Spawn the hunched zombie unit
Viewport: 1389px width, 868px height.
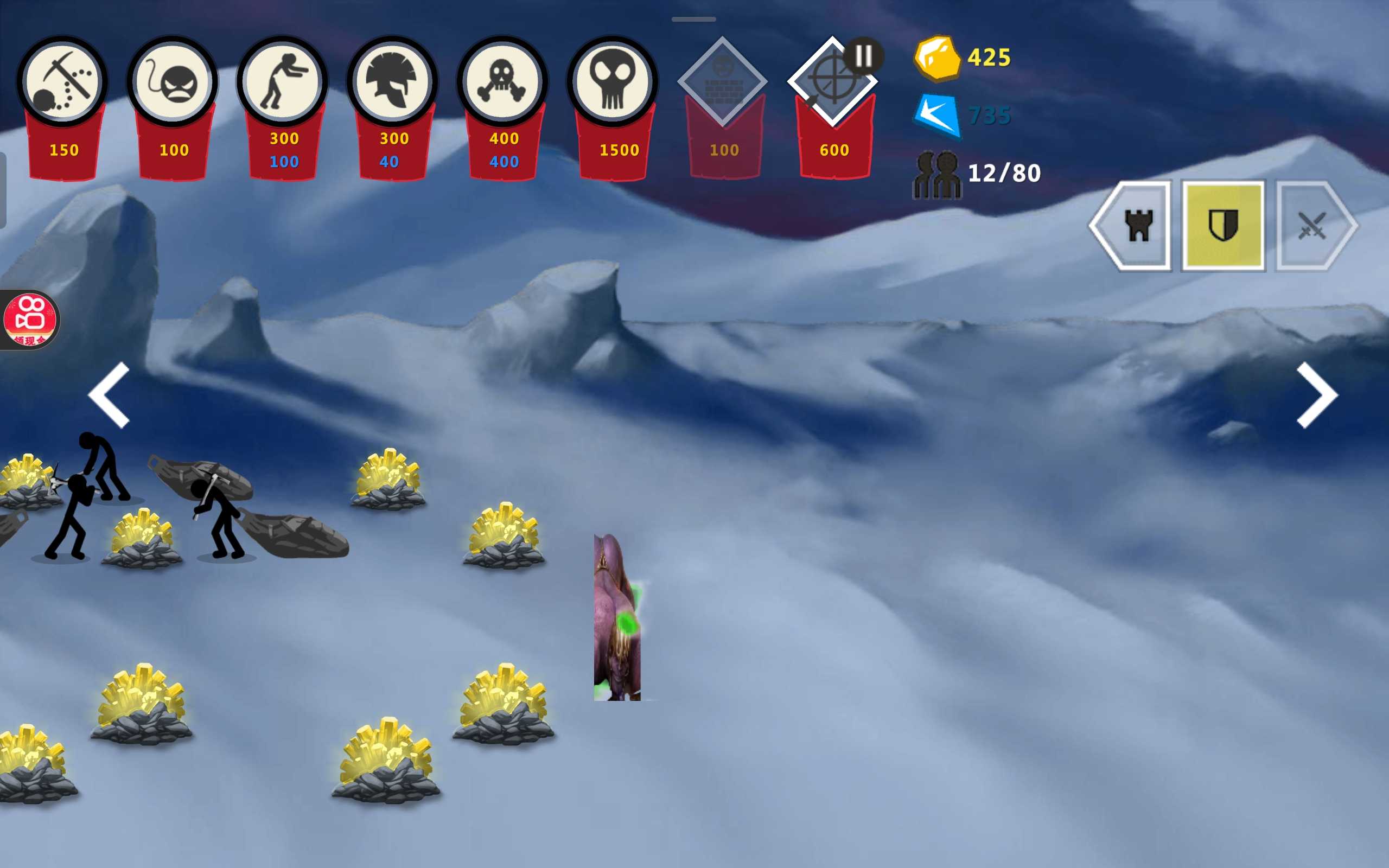coord(282,81)
